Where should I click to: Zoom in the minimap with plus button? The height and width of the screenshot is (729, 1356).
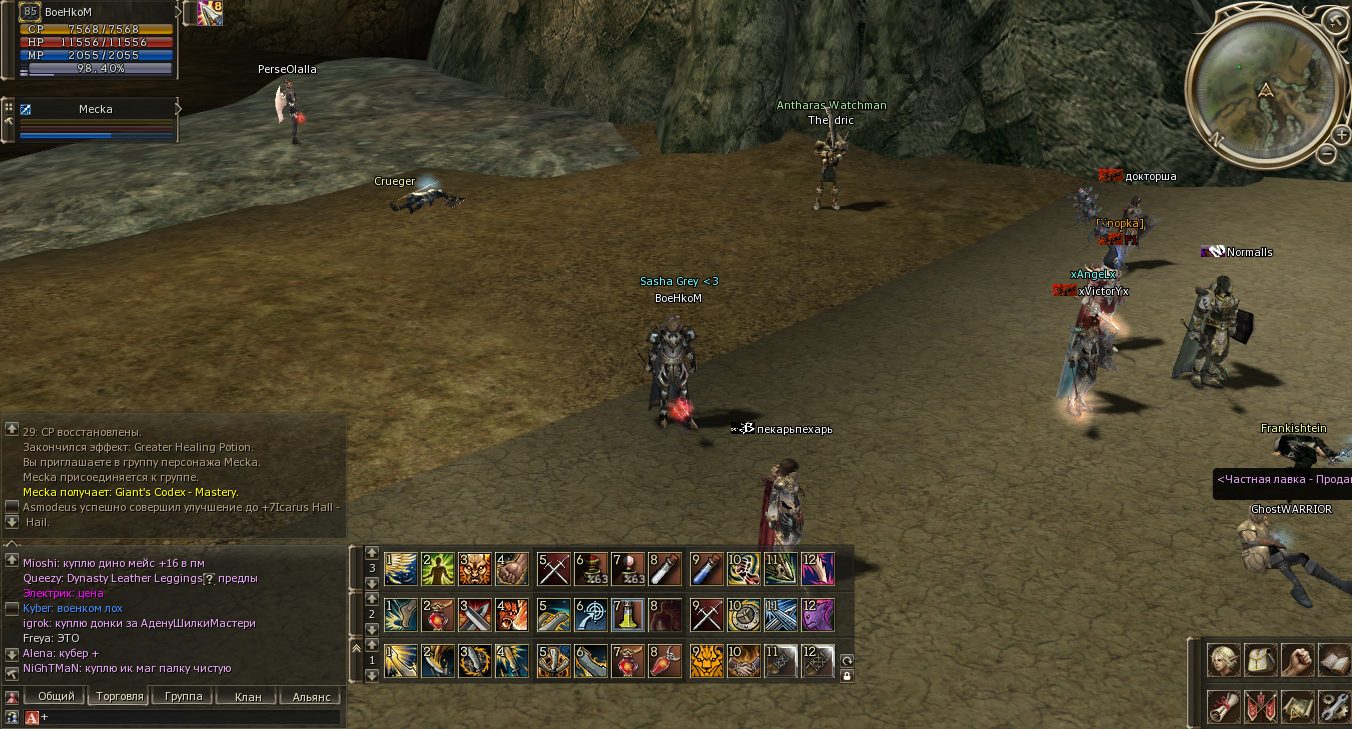(1342, 135)
